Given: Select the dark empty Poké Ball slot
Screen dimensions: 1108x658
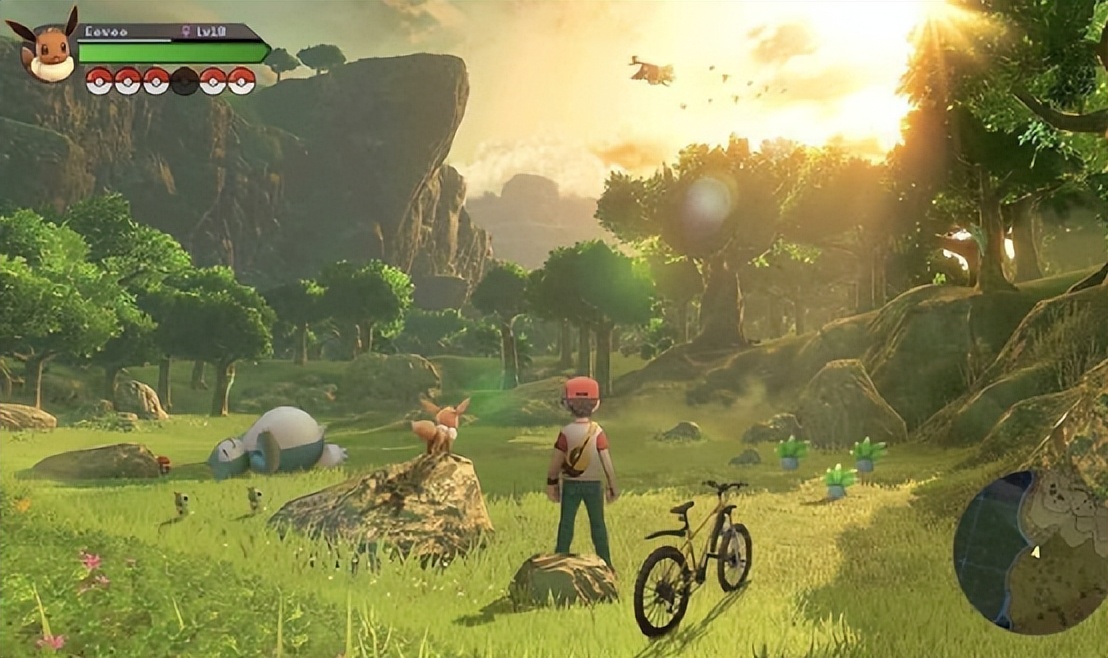Looking at the screenshot, I should 184,81.
